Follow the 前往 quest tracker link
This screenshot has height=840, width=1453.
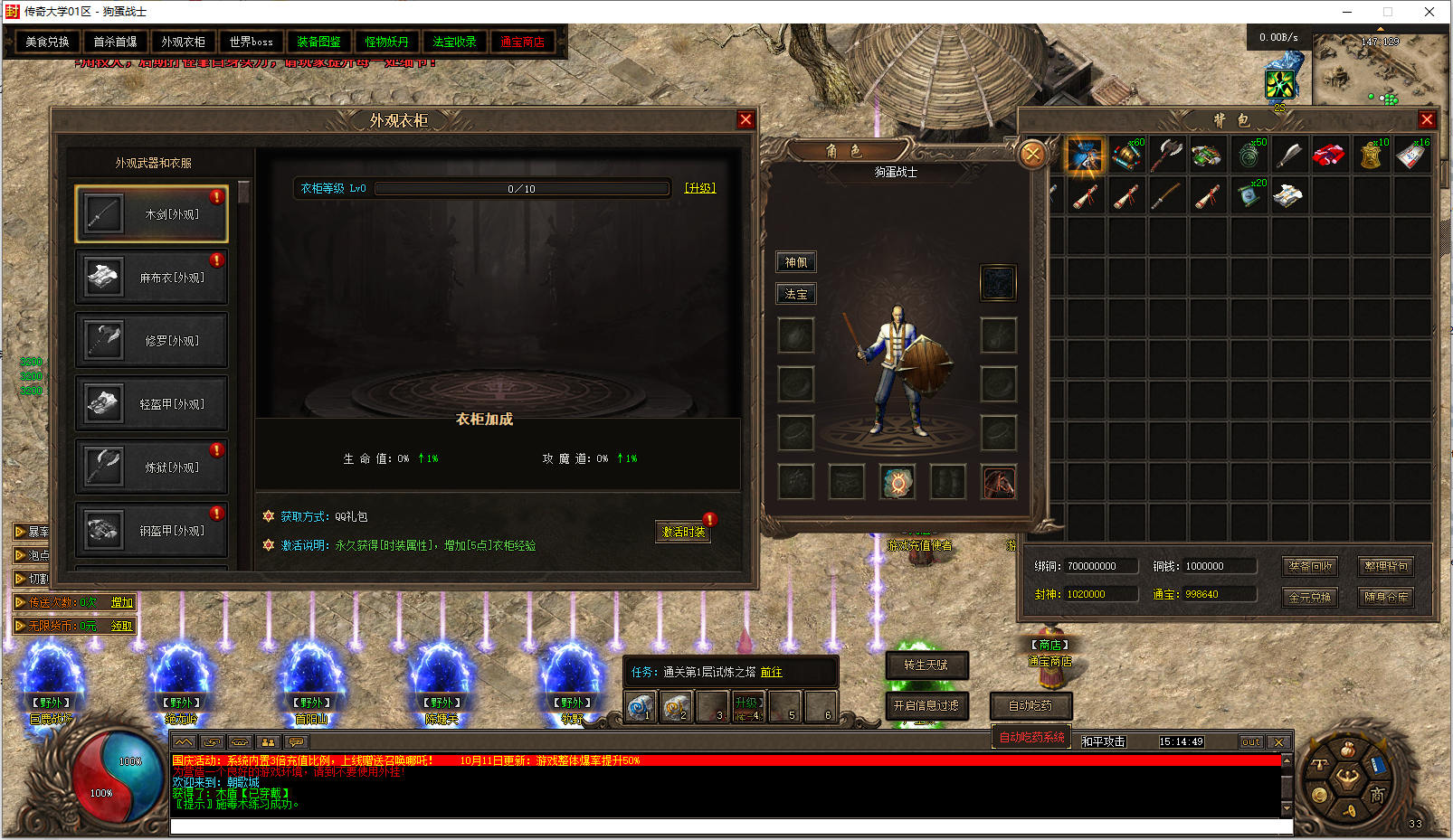pyautogui.click(x=771, y=672)
